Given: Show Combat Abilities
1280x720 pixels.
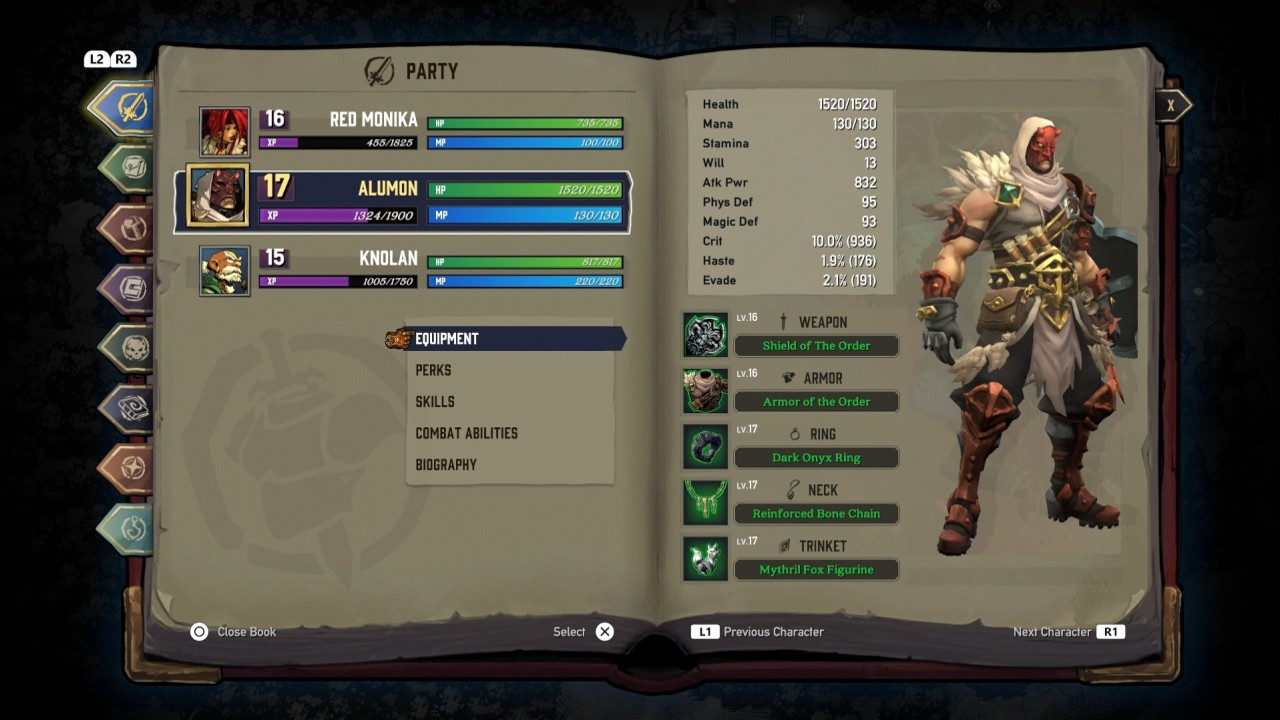Looking at the screenshot, I should pos(466,433).
